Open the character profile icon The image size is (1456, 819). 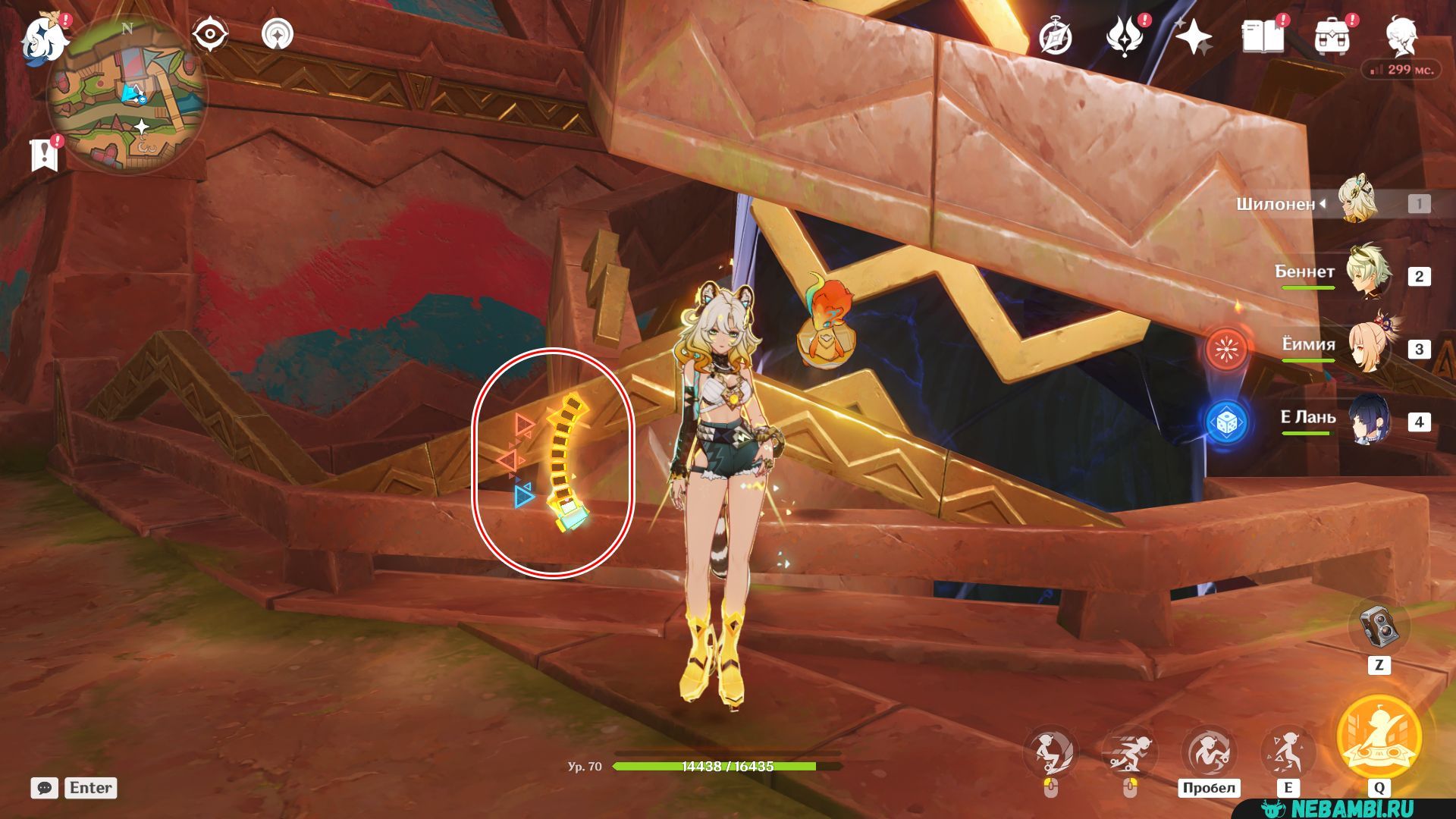1401,36
